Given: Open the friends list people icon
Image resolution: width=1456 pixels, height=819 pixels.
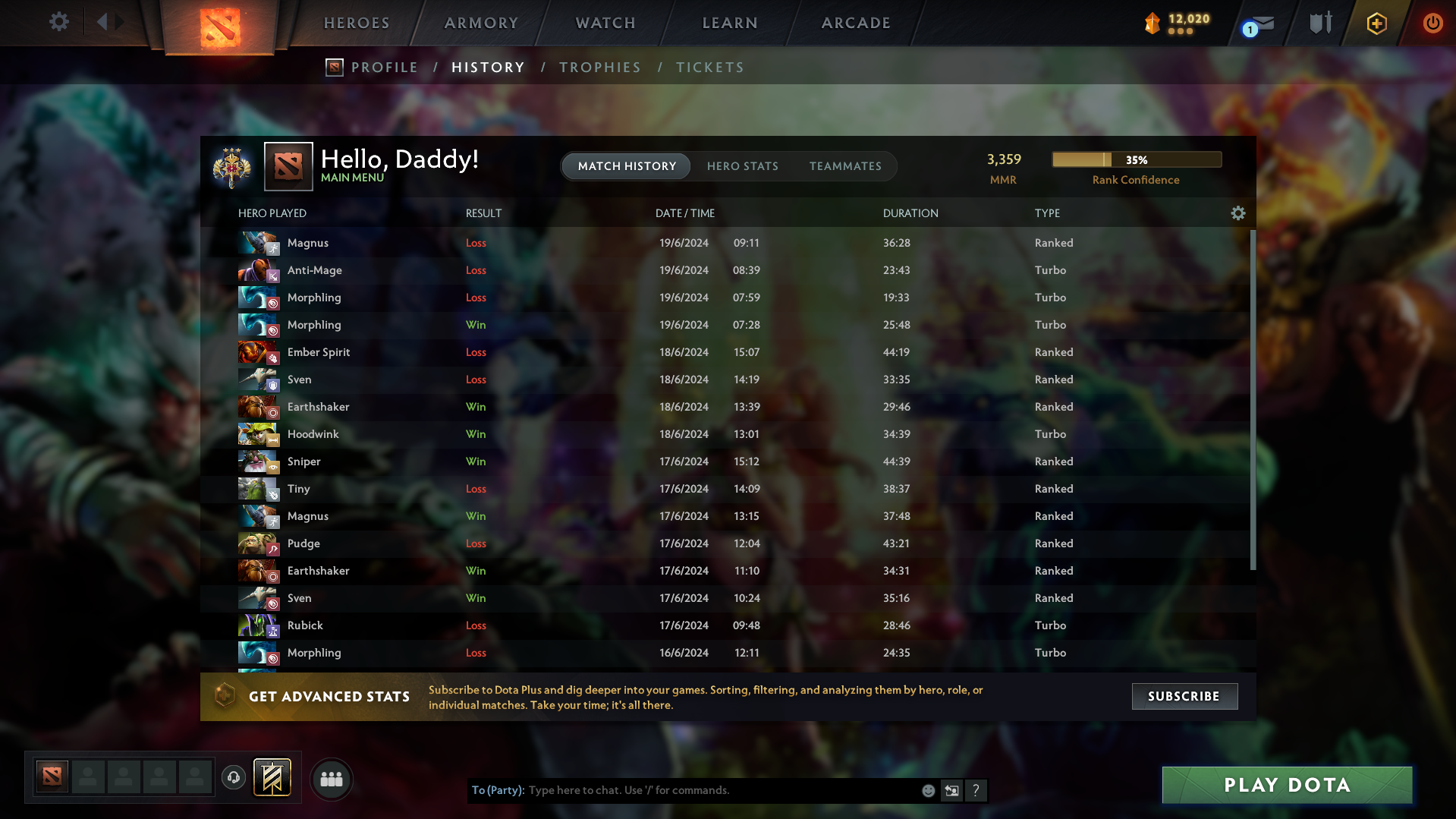Looking at the screenshot, I should click(332, 779).
